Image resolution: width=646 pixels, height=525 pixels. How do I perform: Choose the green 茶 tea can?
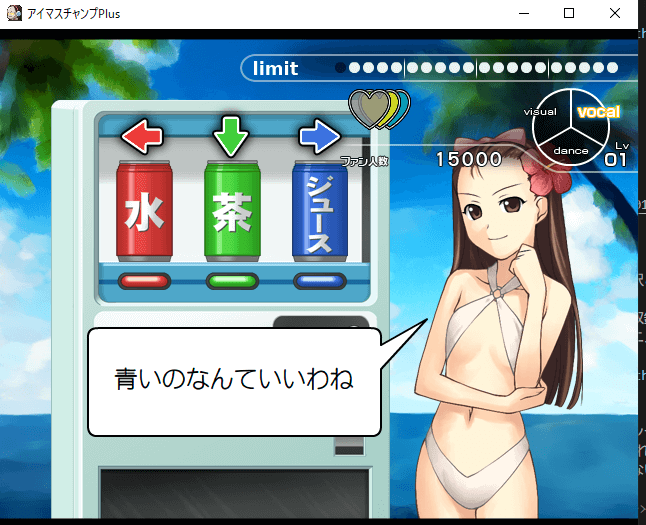[x=232, y=210]
